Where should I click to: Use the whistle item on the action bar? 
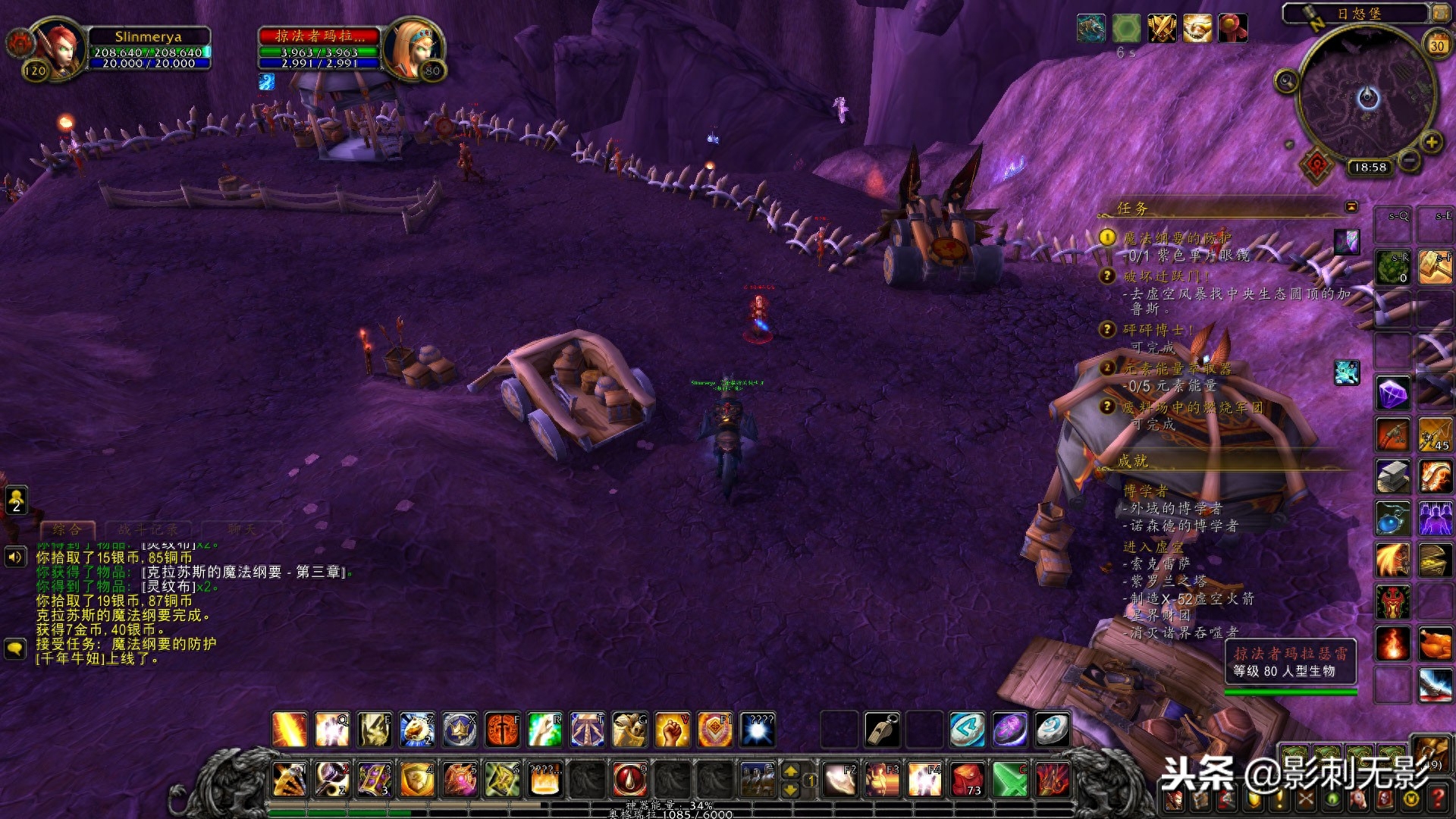pos(883,730)
